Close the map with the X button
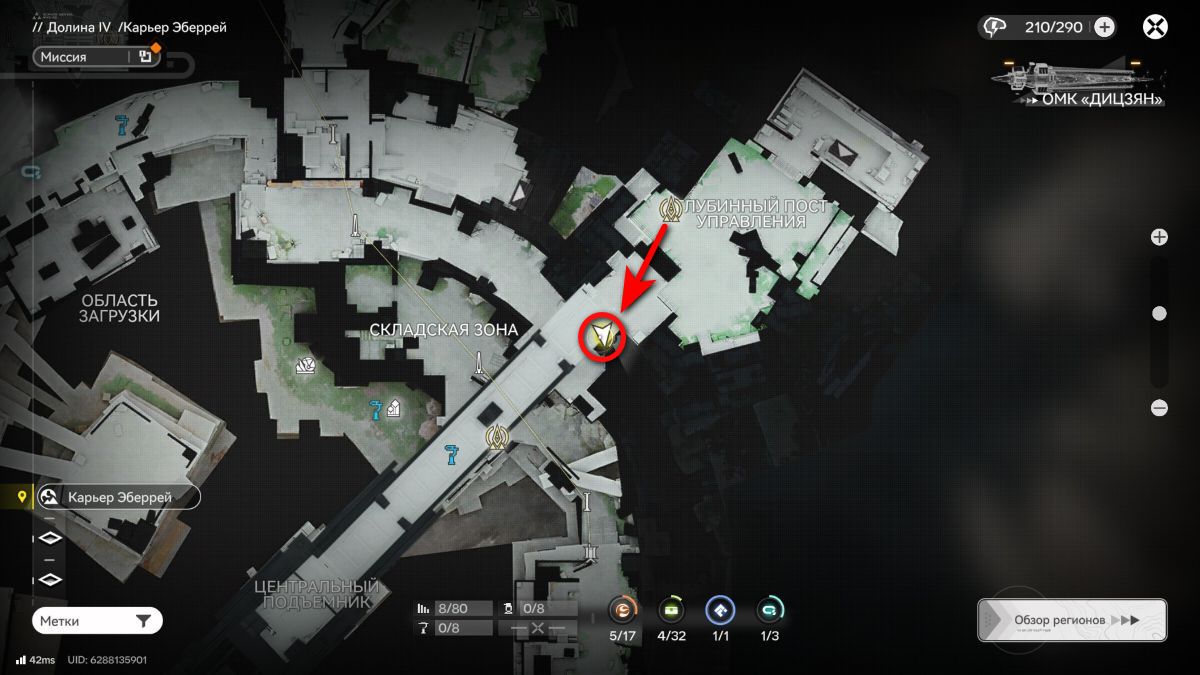 pos(1156,27)
